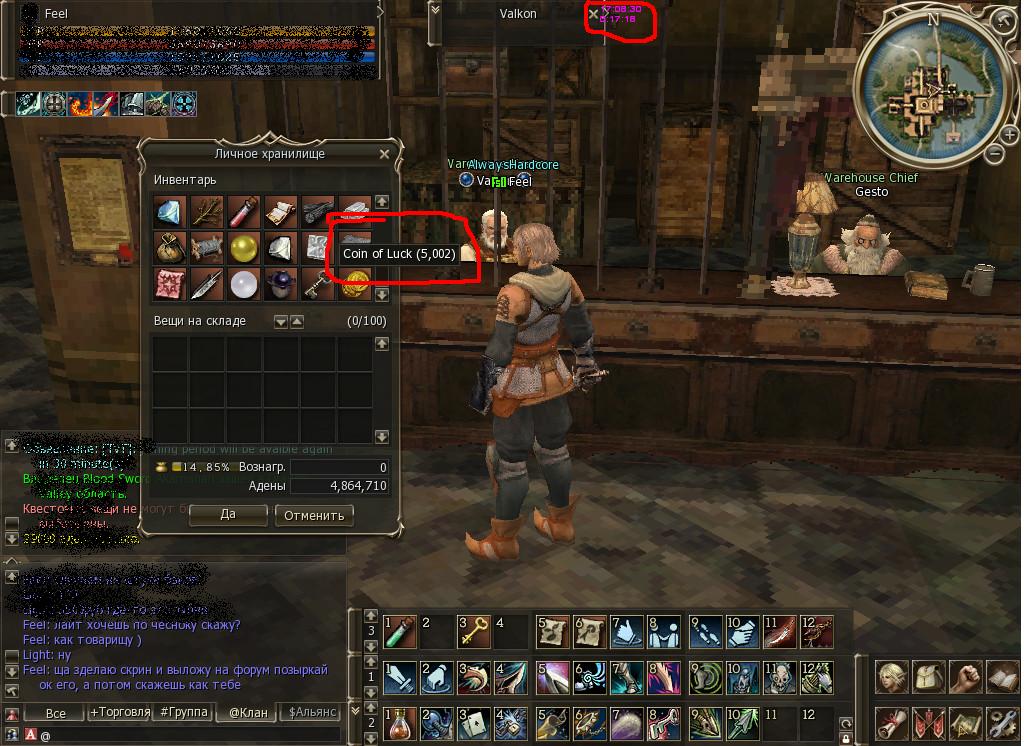Open the #Группа chat tab
Screen dimensions: 1024x746
coord(181,712)
